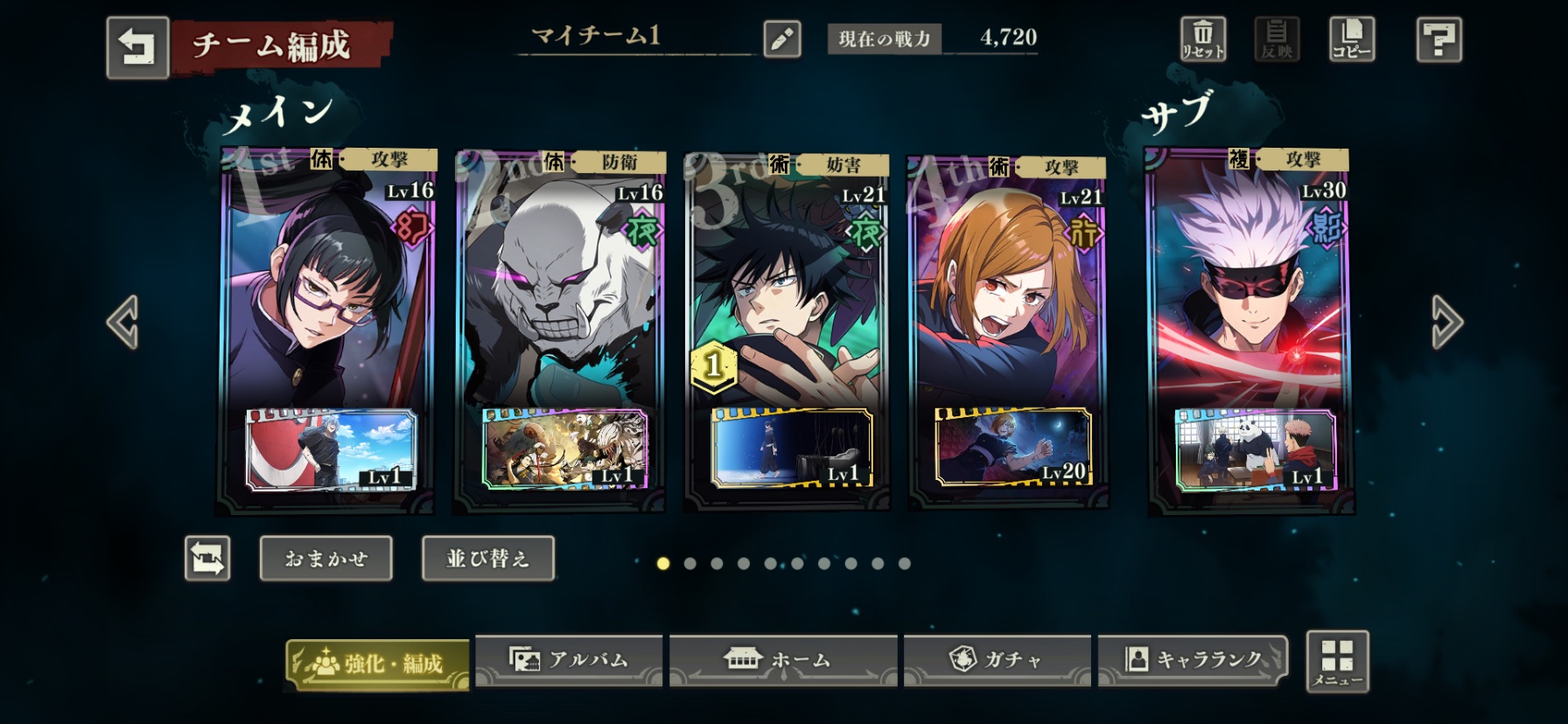Open the メニュー grid button
Viewport: 1568px width, 724px height.
(x=1337, y=662)
